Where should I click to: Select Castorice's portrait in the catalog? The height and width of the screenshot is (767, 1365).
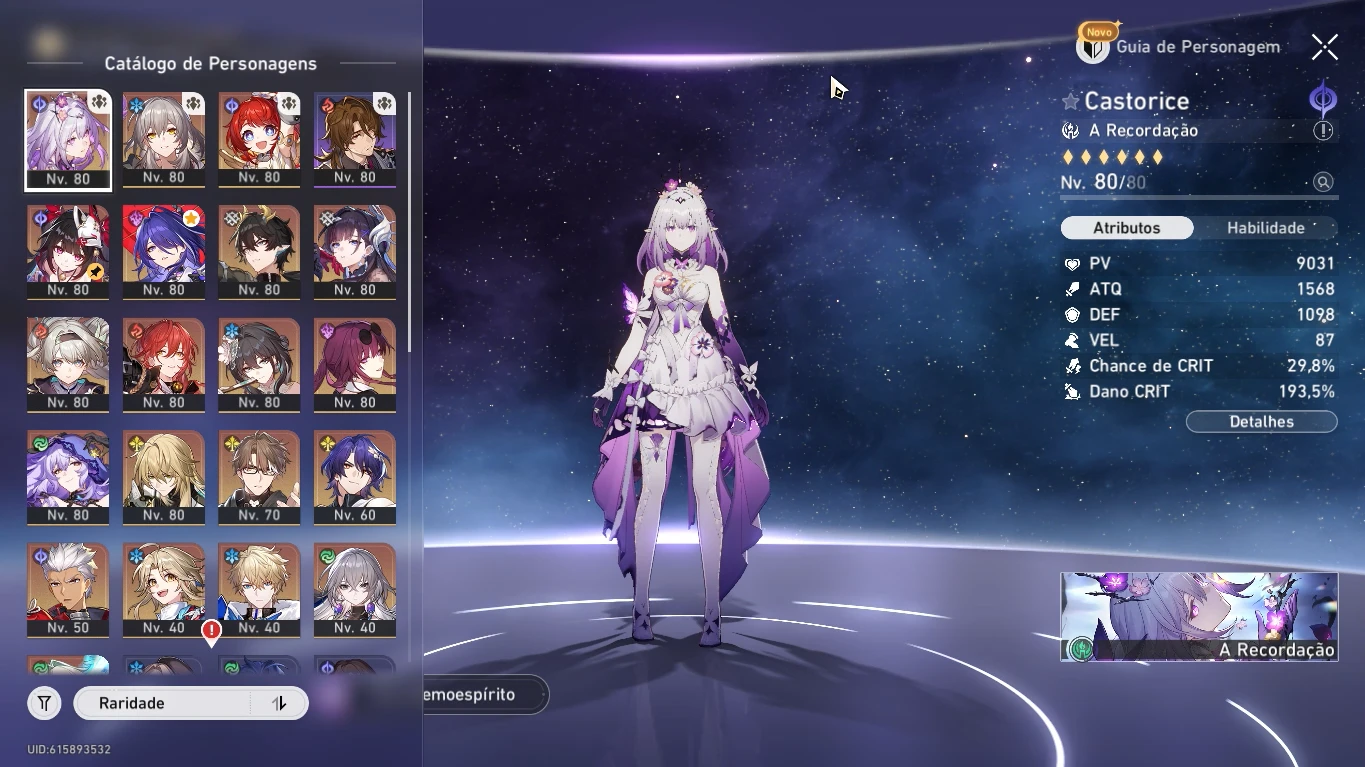click(68, 140)
